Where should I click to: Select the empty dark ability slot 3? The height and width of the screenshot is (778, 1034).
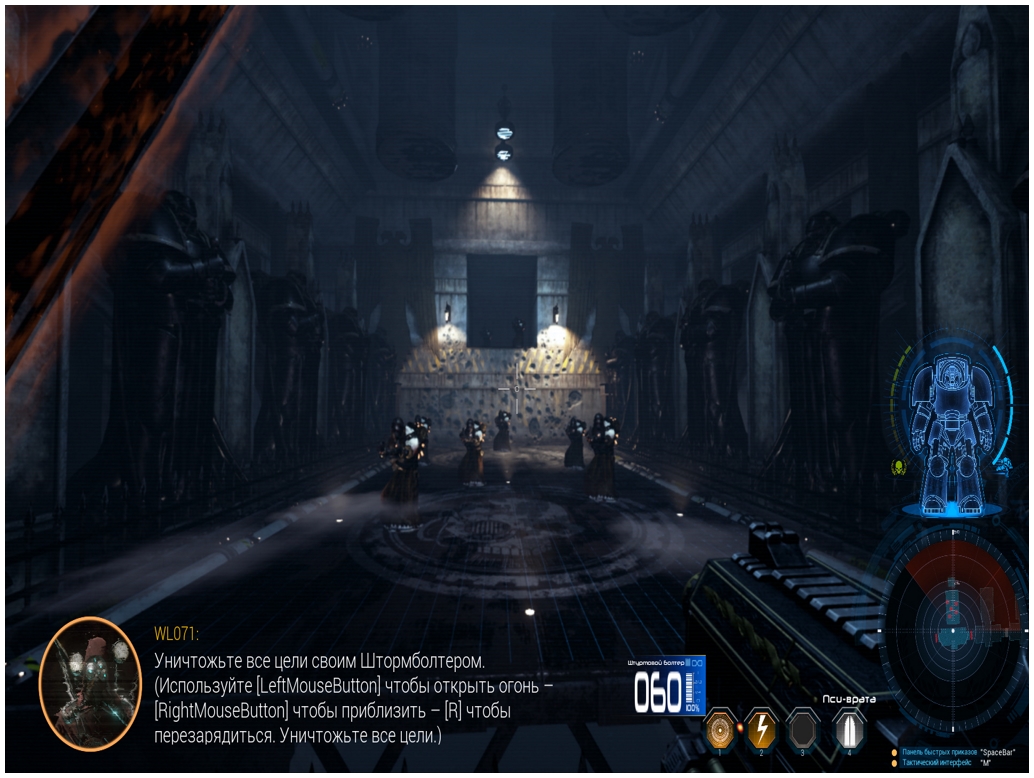pyautogui.click(x=803, y=730)
